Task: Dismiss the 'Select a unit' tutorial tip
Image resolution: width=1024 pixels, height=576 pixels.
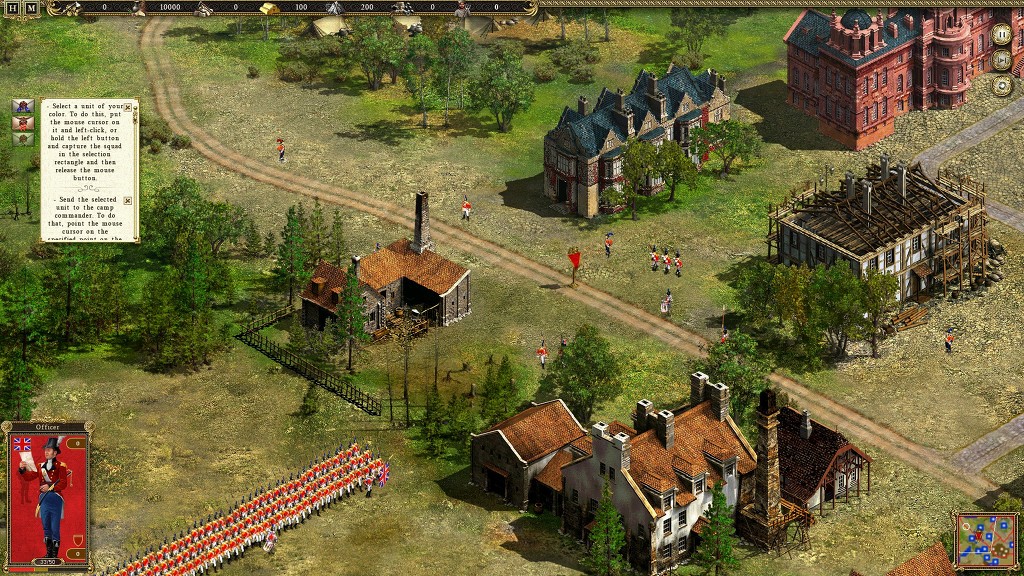Action: (x=128, y=105)
